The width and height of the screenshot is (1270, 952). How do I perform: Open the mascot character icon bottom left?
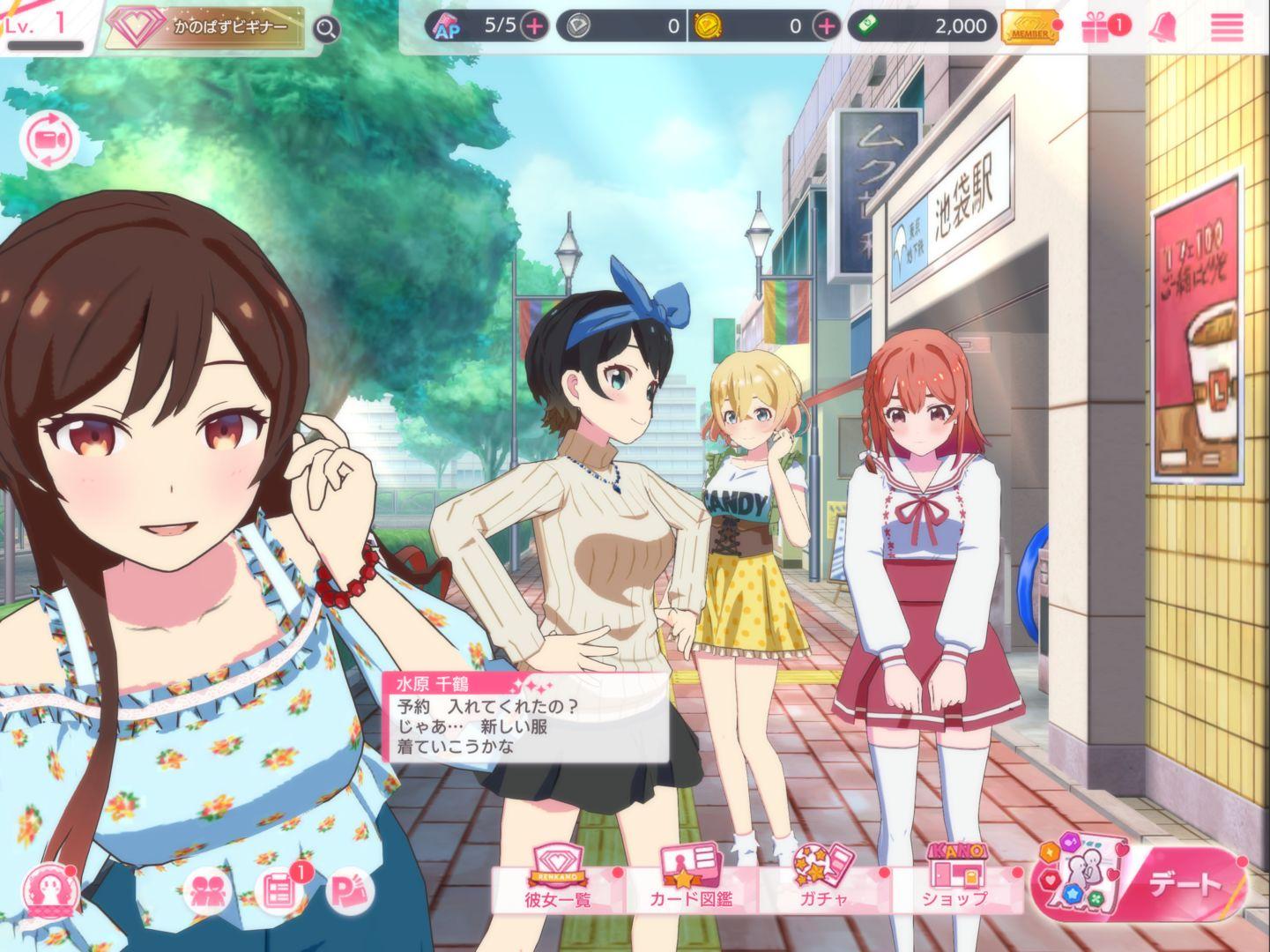coord(50,892)
